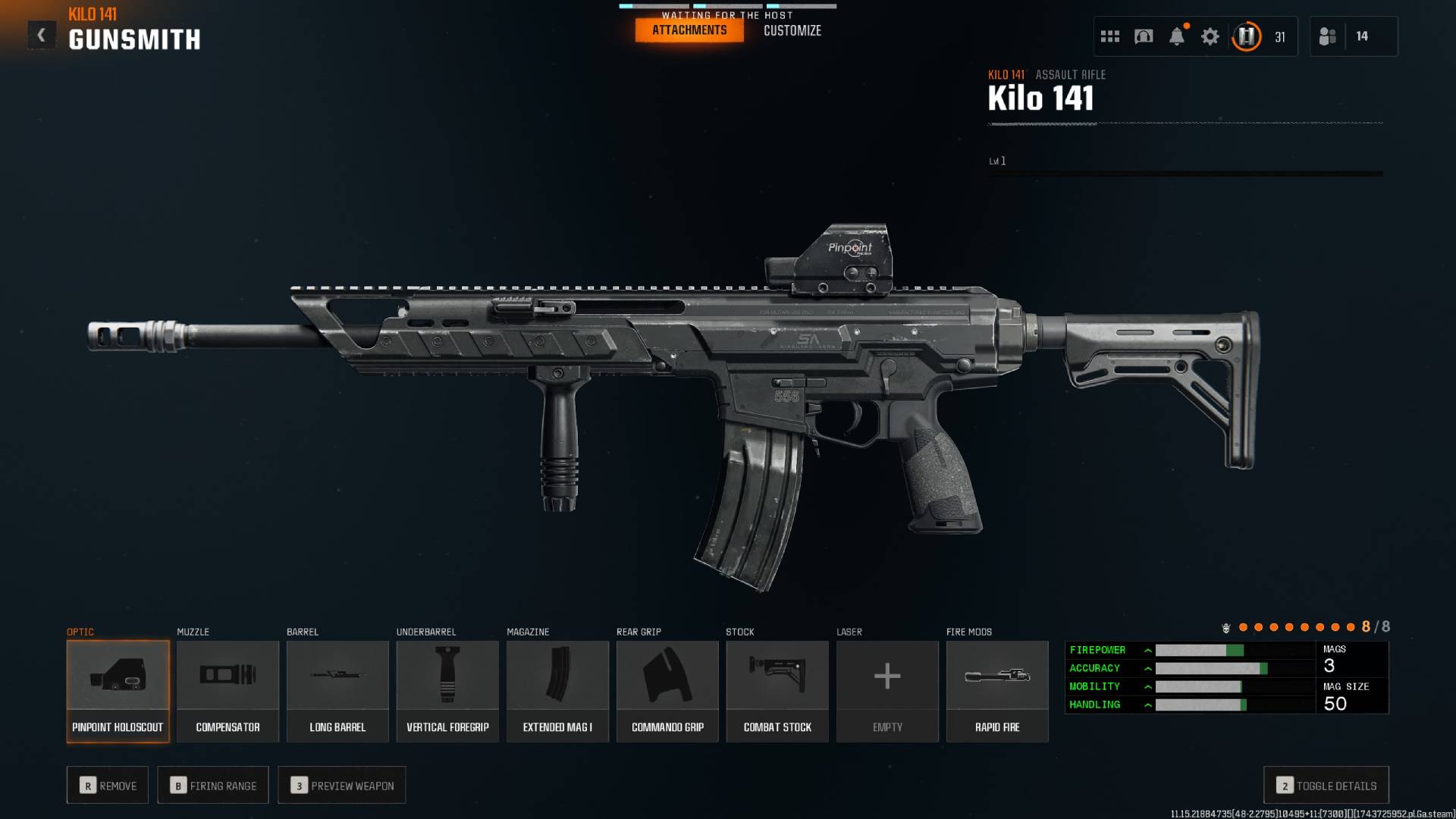
Task: Open the voice chat headset icon
Action: [1142, 36]
